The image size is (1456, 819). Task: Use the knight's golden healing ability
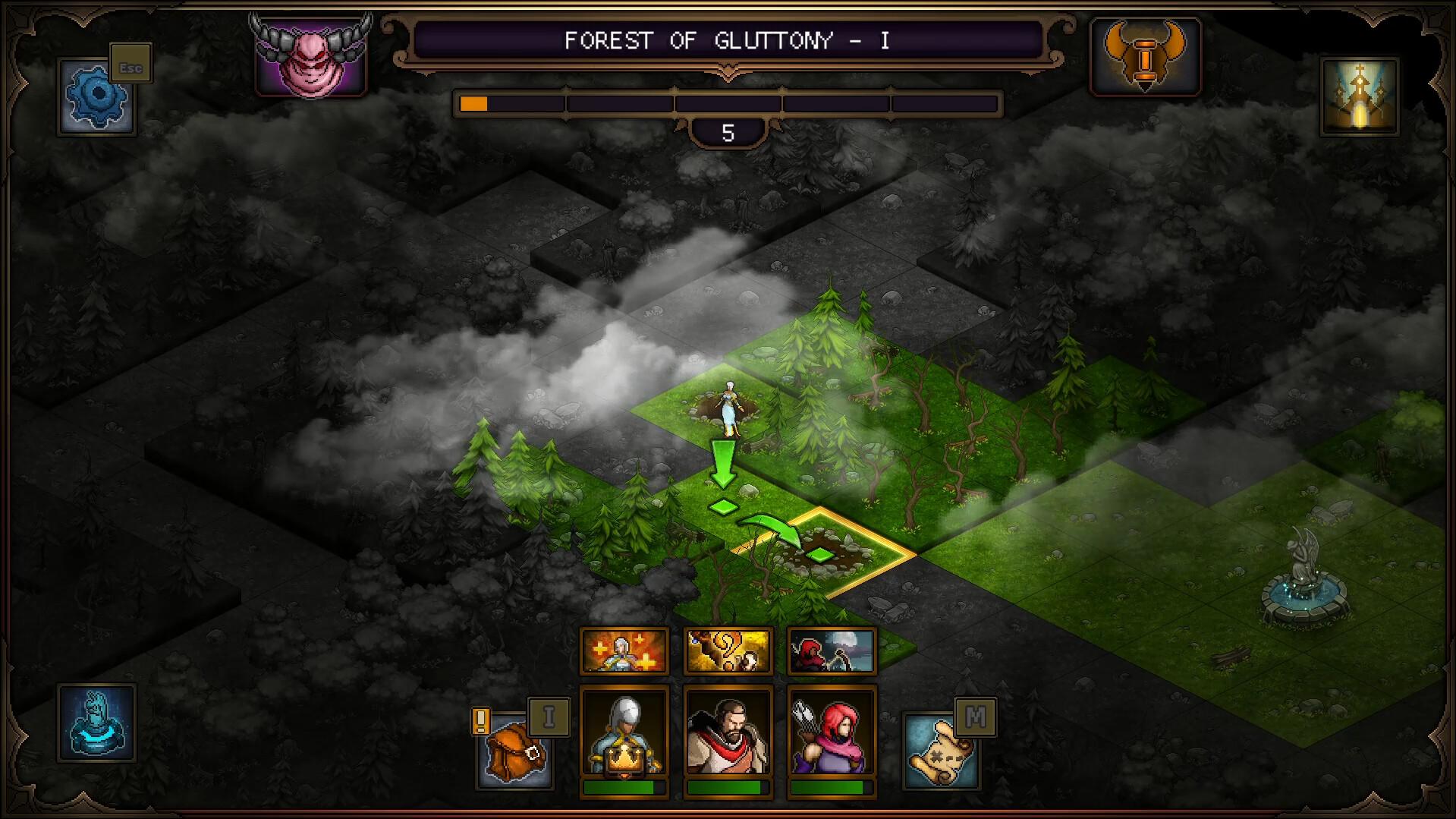coord(624,650)
